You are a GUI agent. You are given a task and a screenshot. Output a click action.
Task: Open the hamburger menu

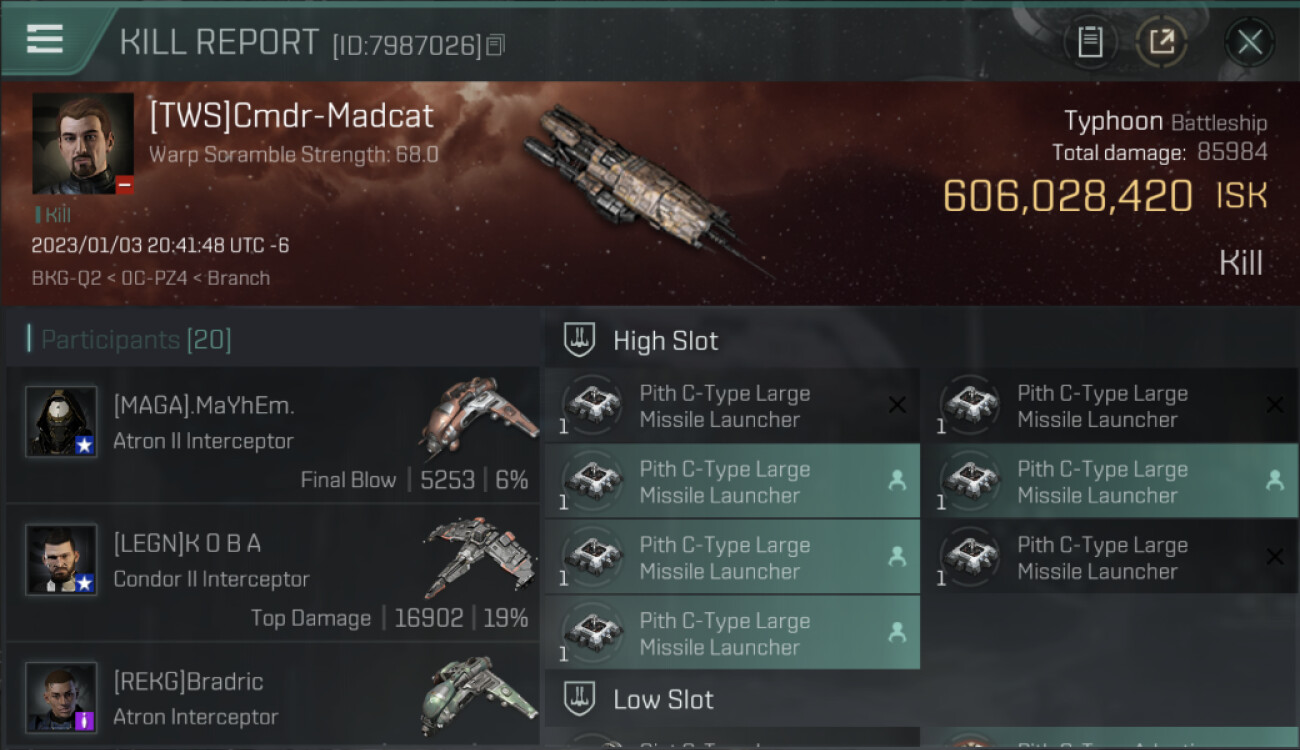pos(45,39)
